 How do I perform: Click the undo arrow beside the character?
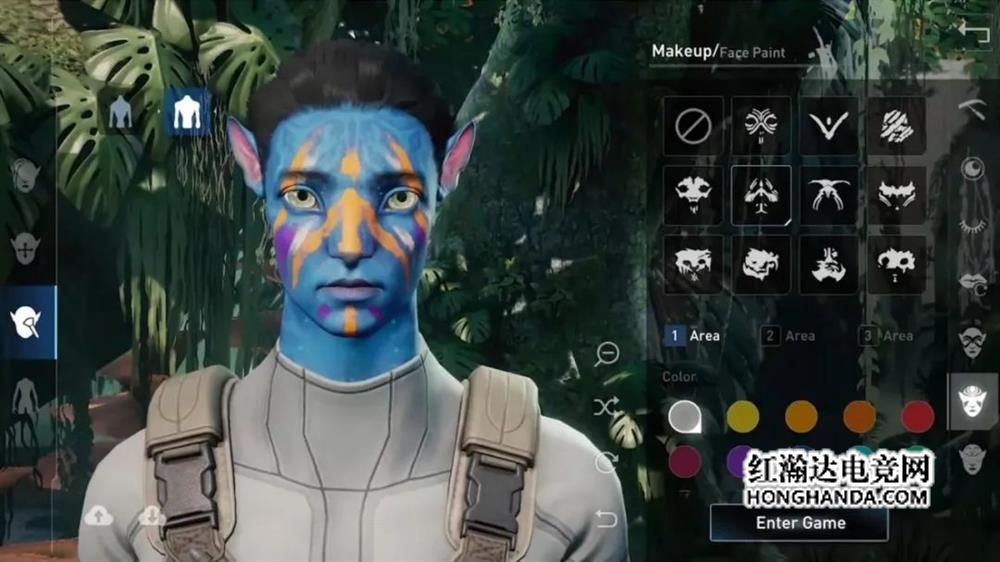(x=606, y=518)
